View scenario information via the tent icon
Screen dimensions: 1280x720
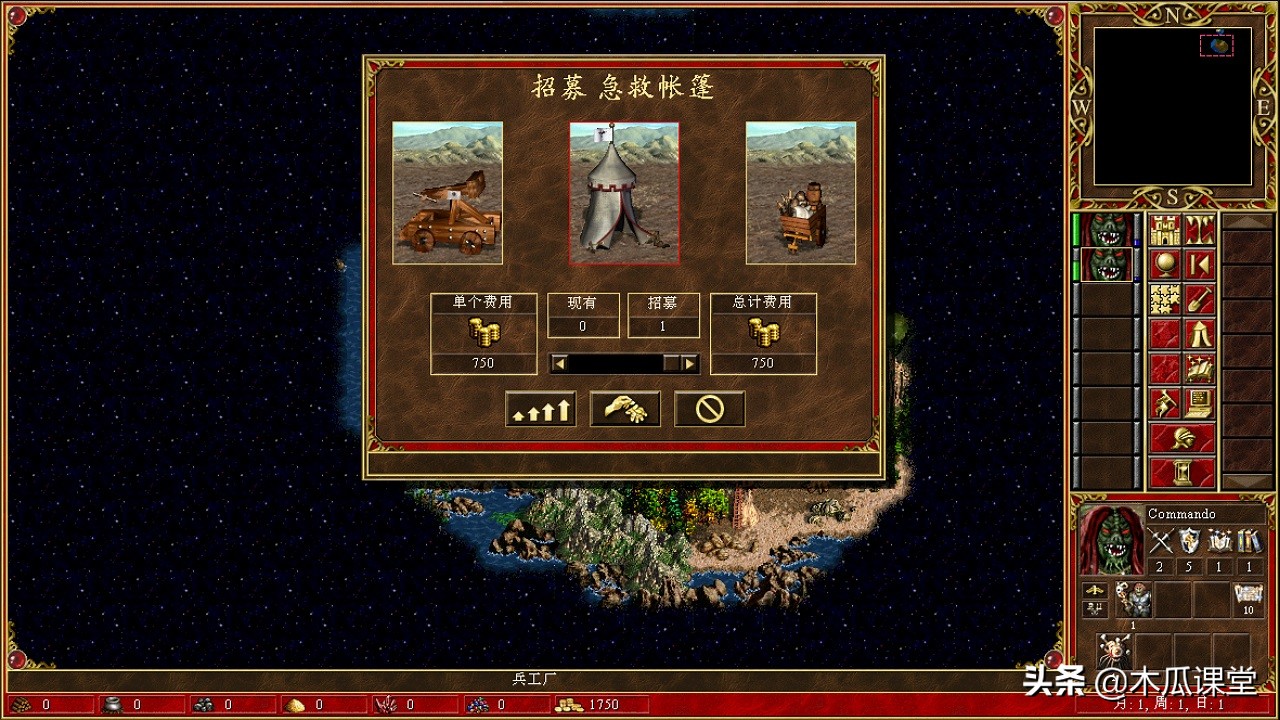click(x=1199, y=333)
